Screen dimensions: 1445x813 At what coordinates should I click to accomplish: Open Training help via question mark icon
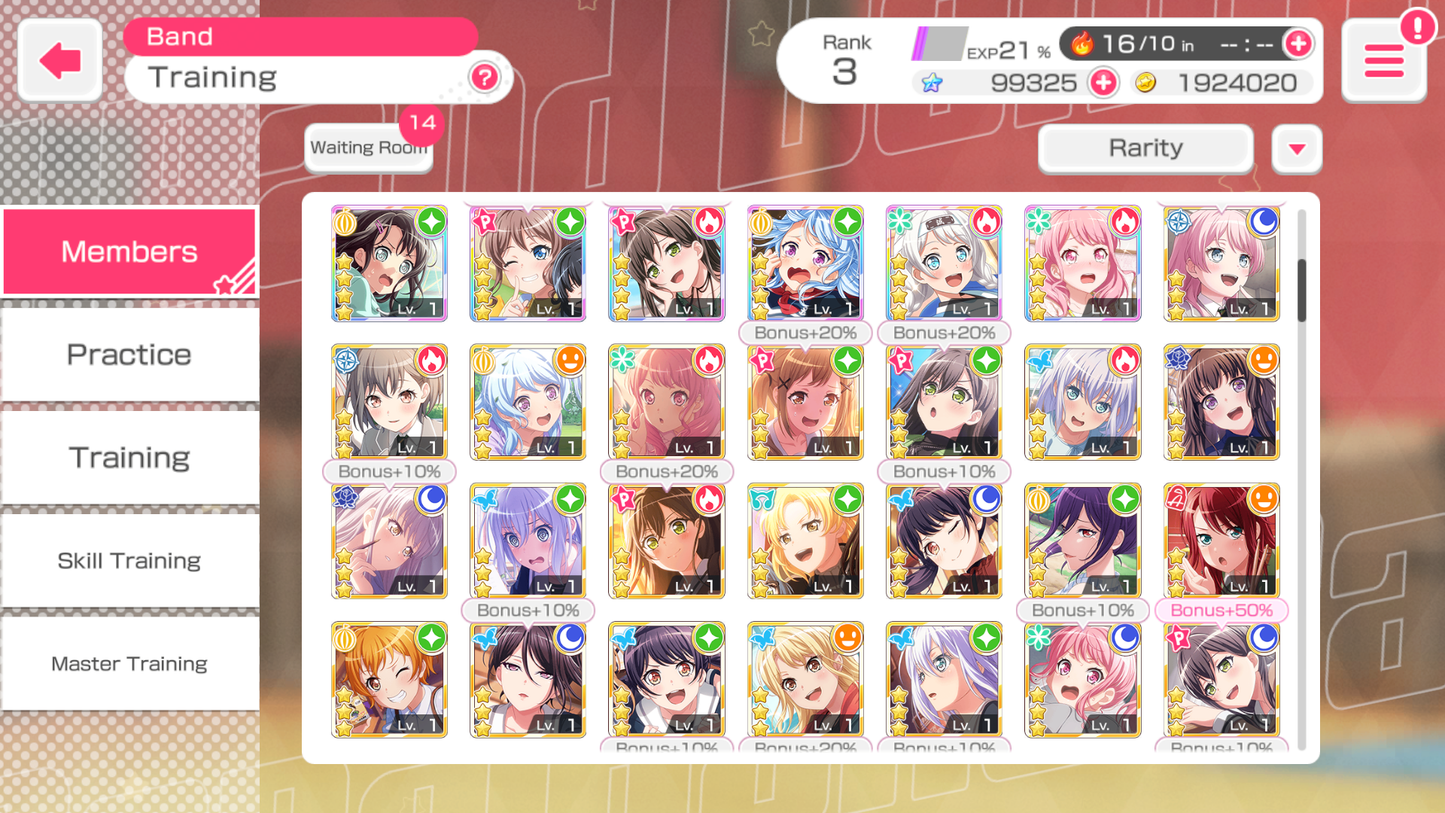point(484,78)
